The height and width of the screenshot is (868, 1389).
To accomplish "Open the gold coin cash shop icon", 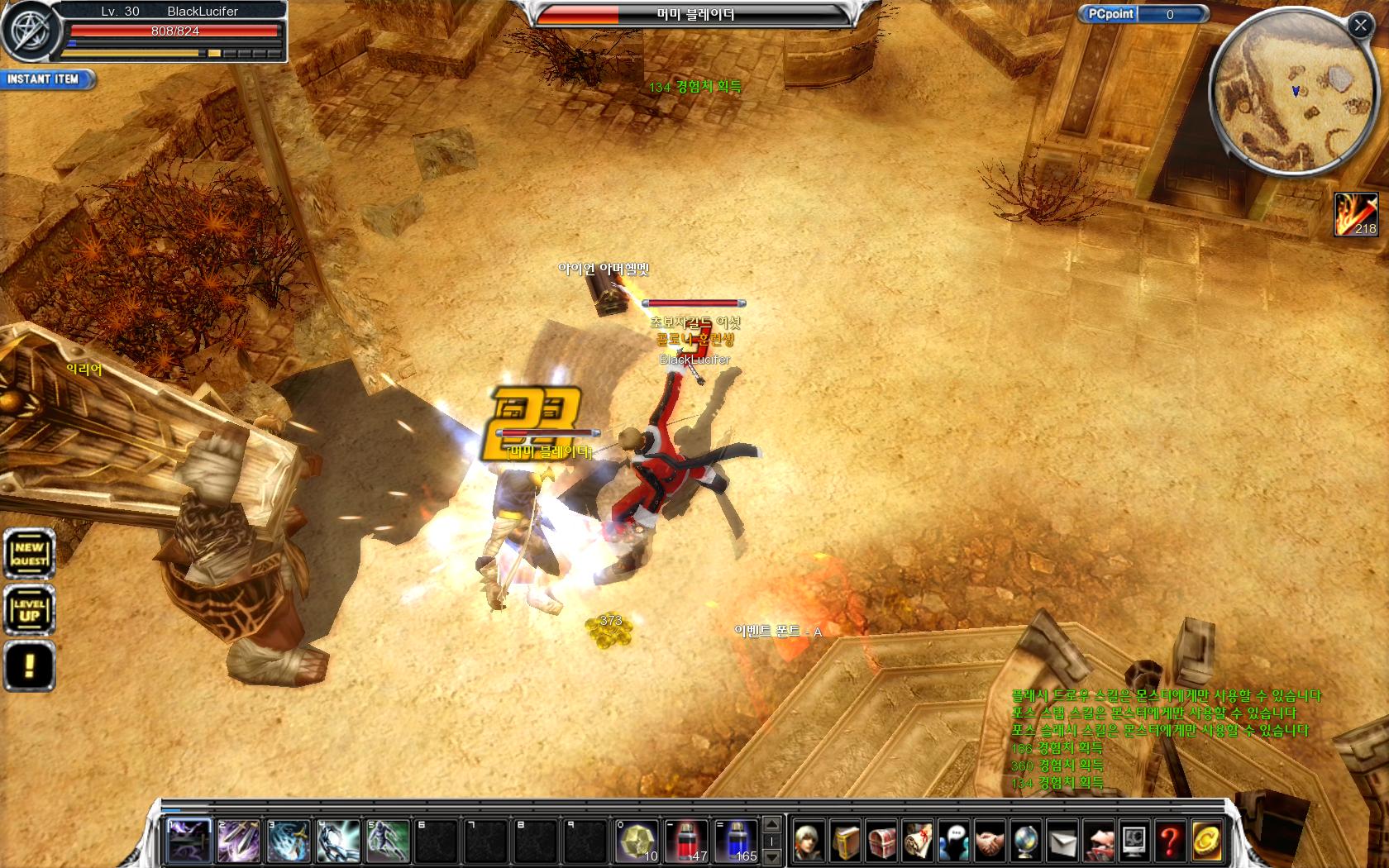I will tap(1206, 842).
